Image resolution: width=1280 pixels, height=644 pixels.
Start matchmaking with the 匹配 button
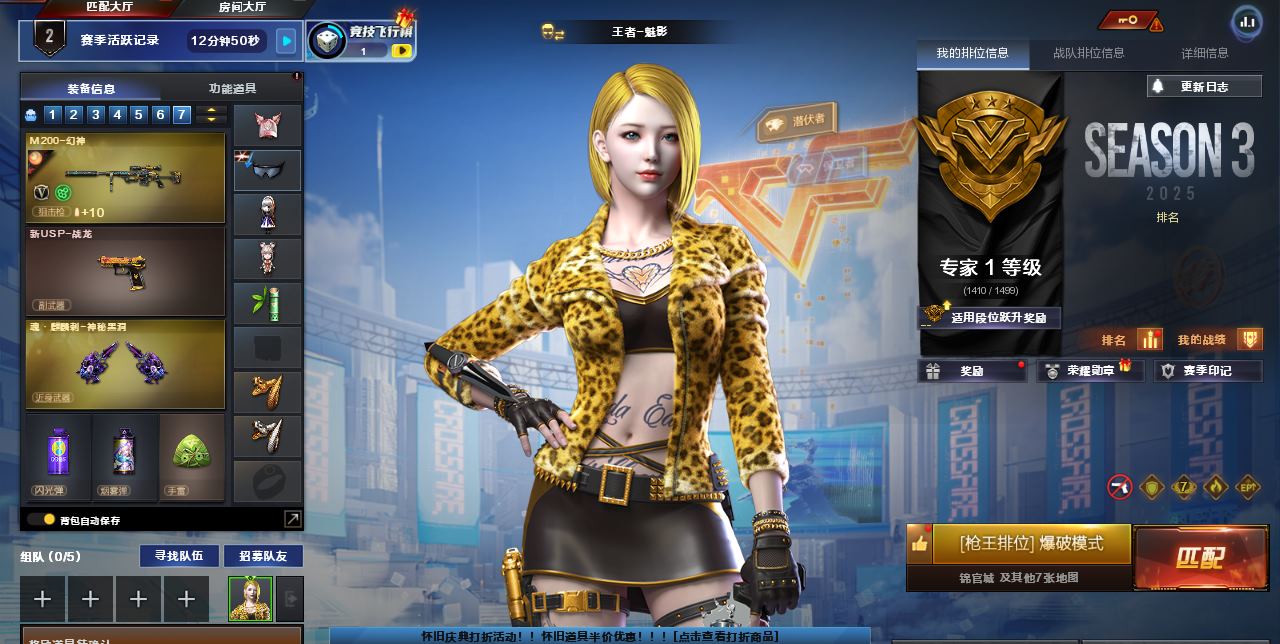click(1198, 557)
